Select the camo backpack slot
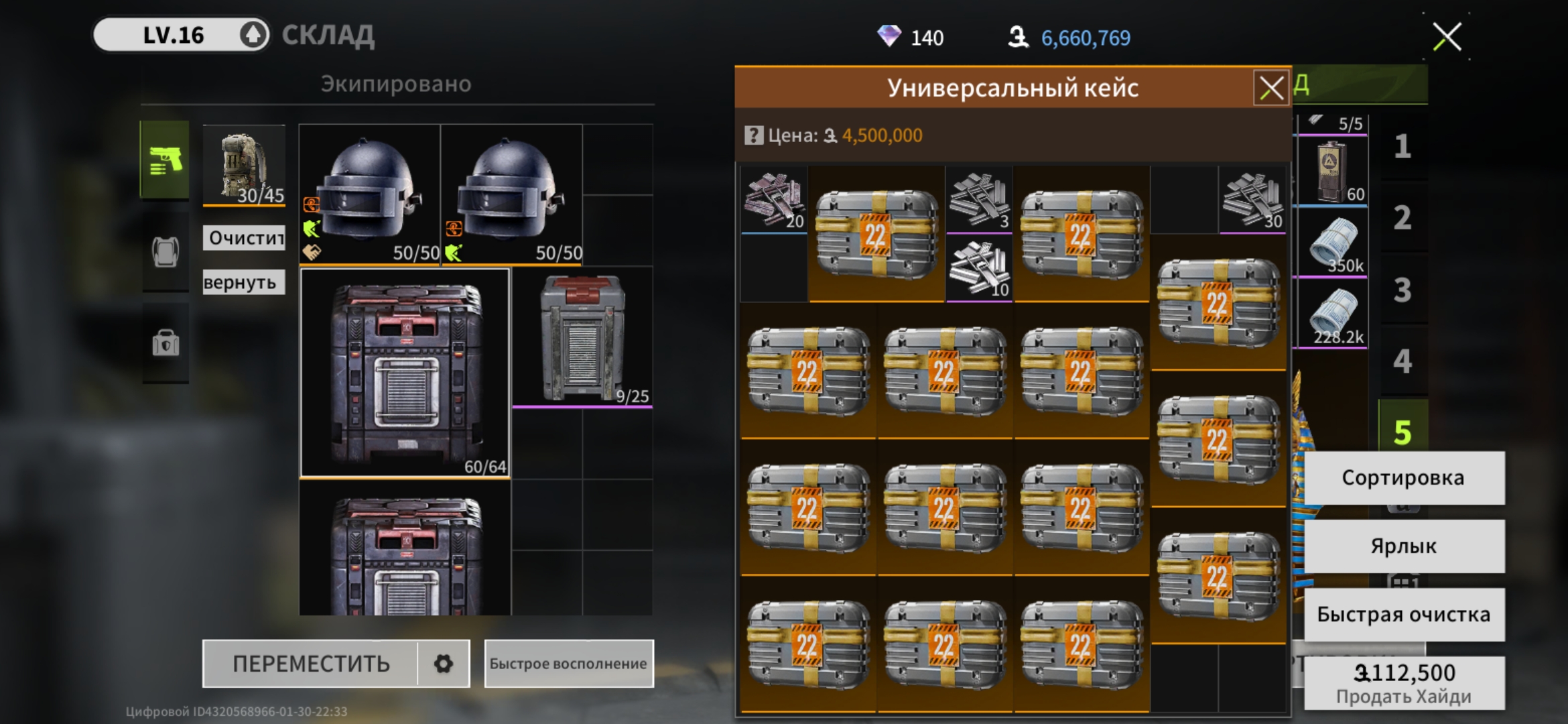Screen dimensions: 1568x724 click(244, 166)
